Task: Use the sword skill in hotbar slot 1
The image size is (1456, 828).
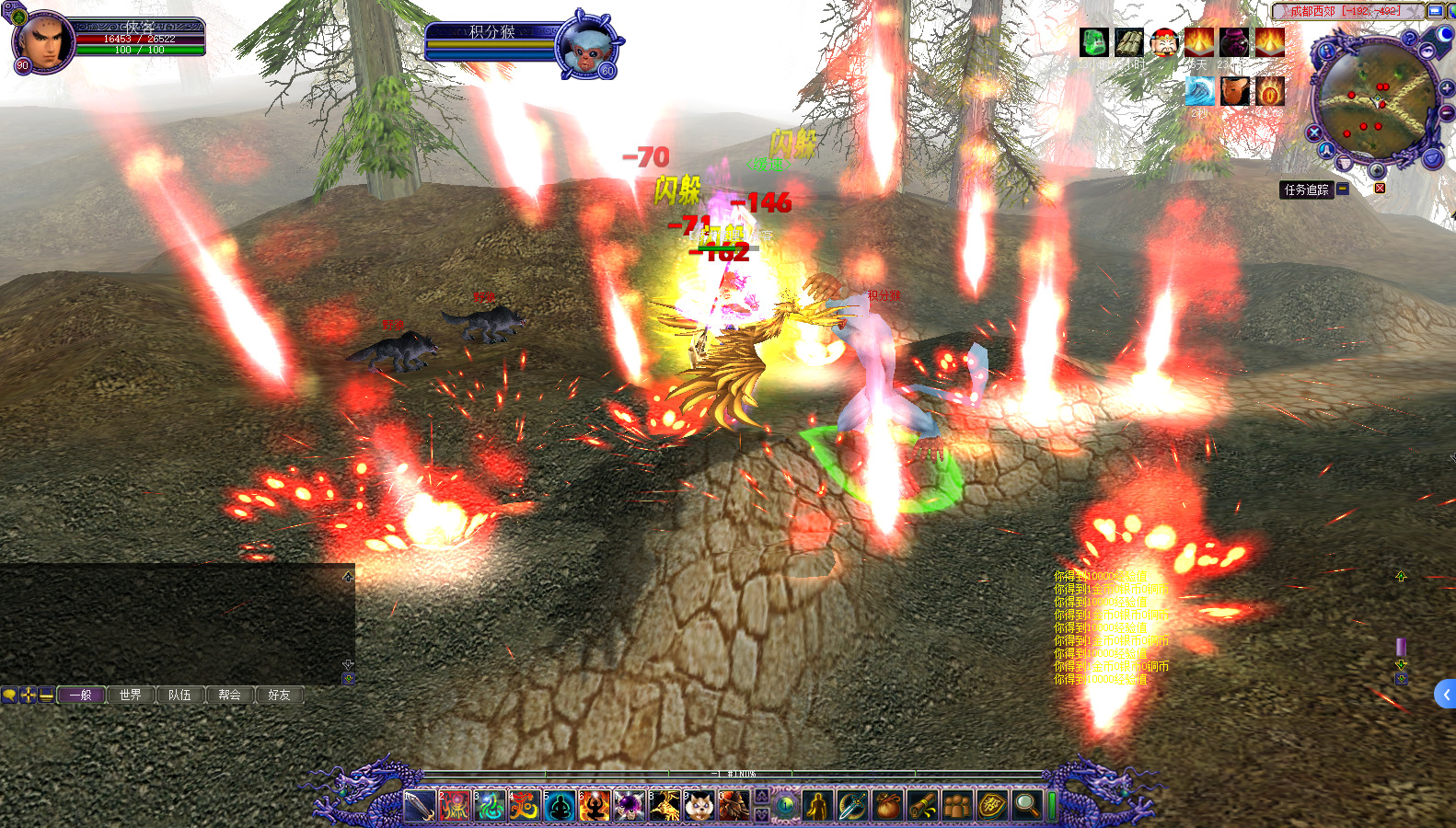Action: point(419,806)
